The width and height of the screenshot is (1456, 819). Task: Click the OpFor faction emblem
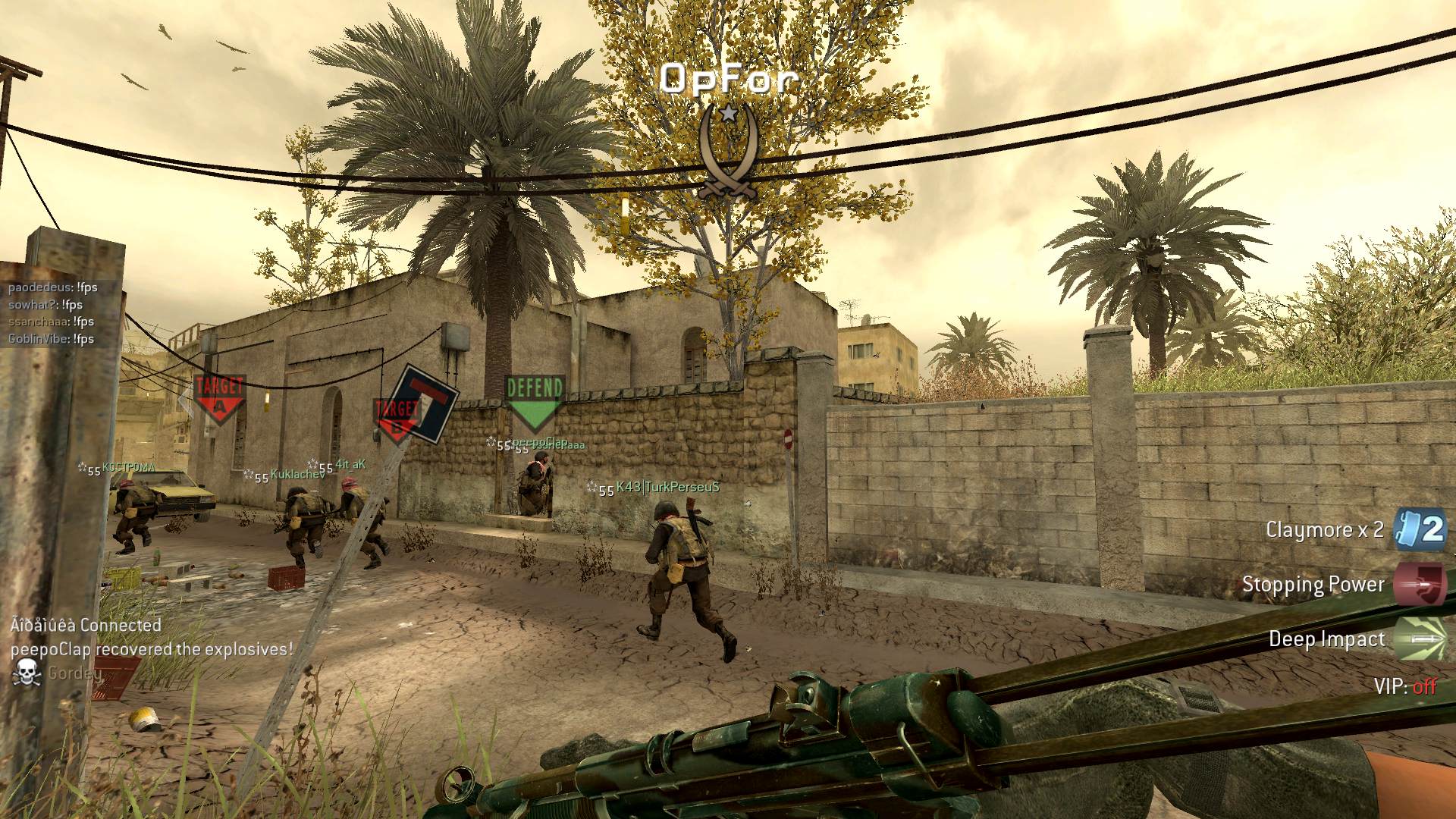[728, 152]
